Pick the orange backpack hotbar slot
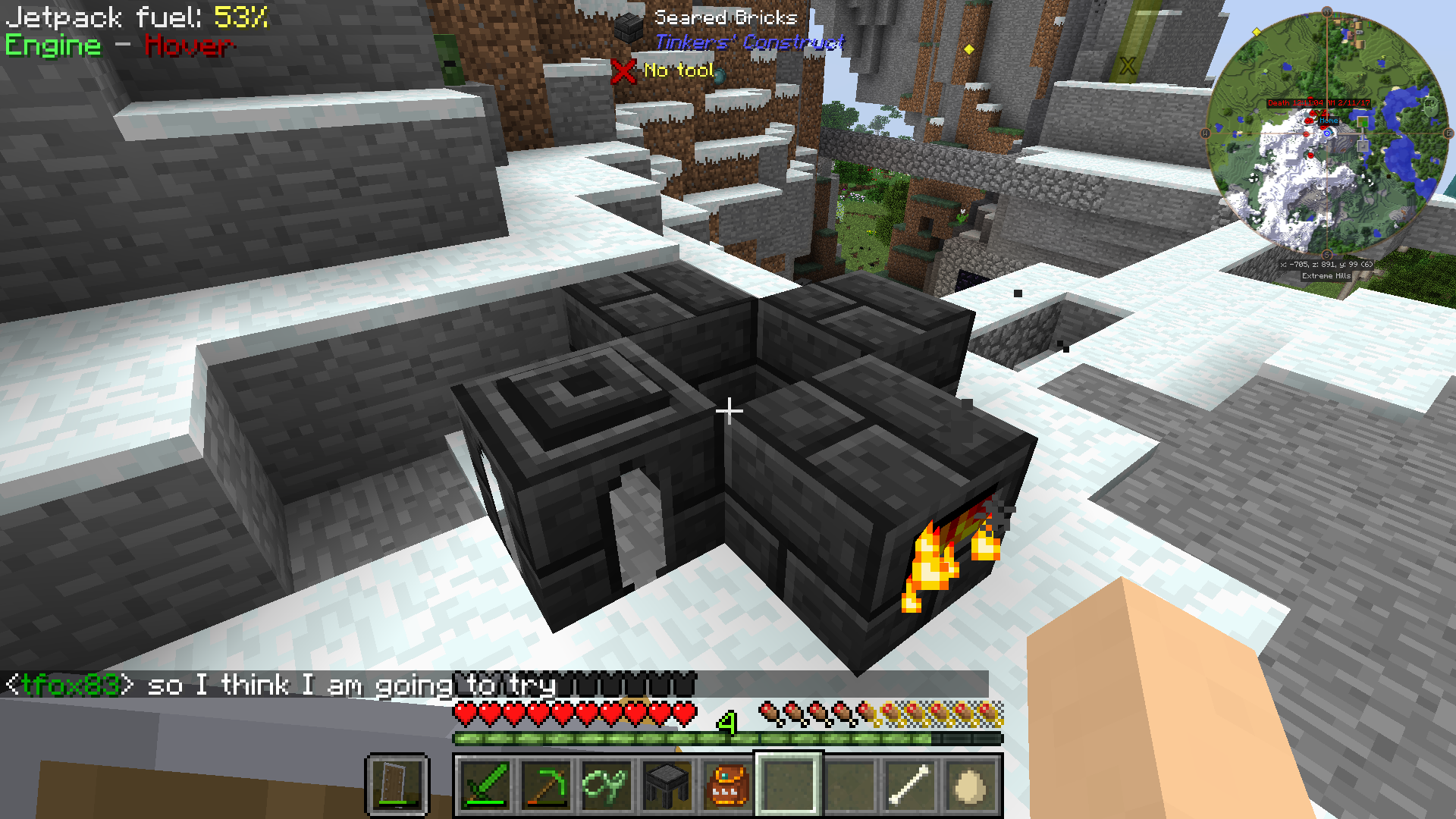 727,786
